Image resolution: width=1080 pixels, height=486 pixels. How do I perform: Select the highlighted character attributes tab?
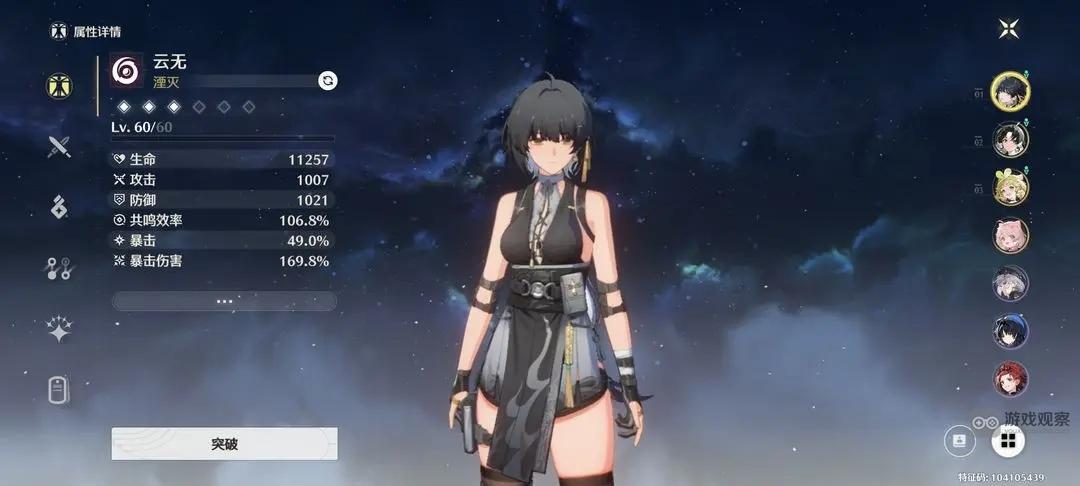(59, 86)
